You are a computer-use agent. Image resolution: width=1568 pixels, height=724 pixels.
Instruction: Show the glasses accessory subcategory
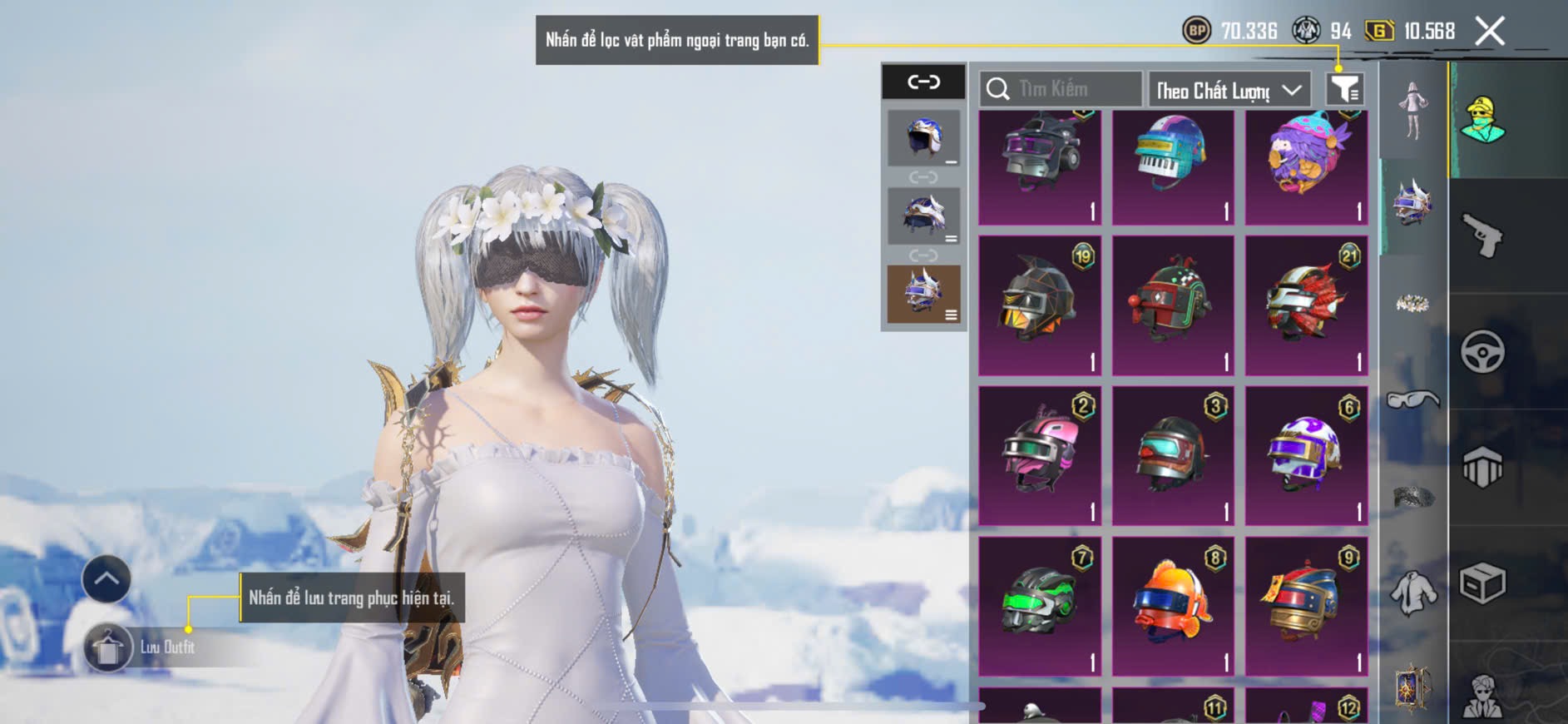1412,401
